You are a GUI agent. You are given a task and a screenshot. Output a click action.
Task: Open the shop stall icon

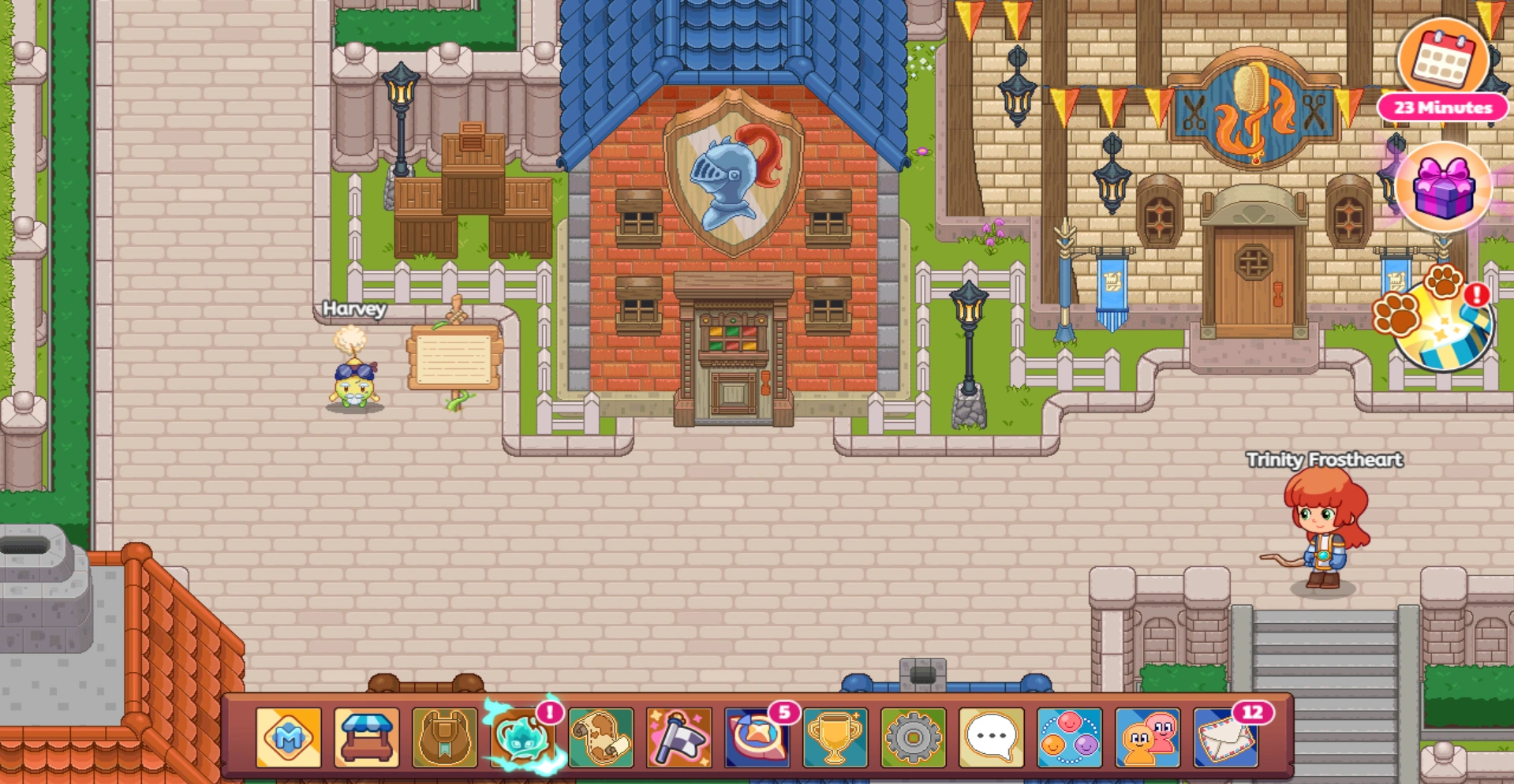tap(367, 737)
